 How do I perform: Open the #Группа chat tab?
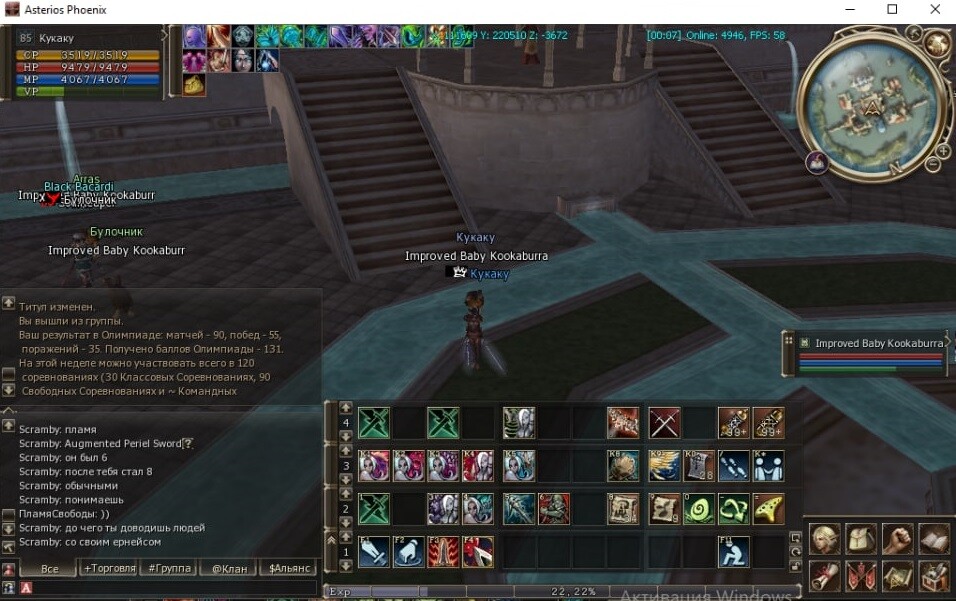click(169, 568)
